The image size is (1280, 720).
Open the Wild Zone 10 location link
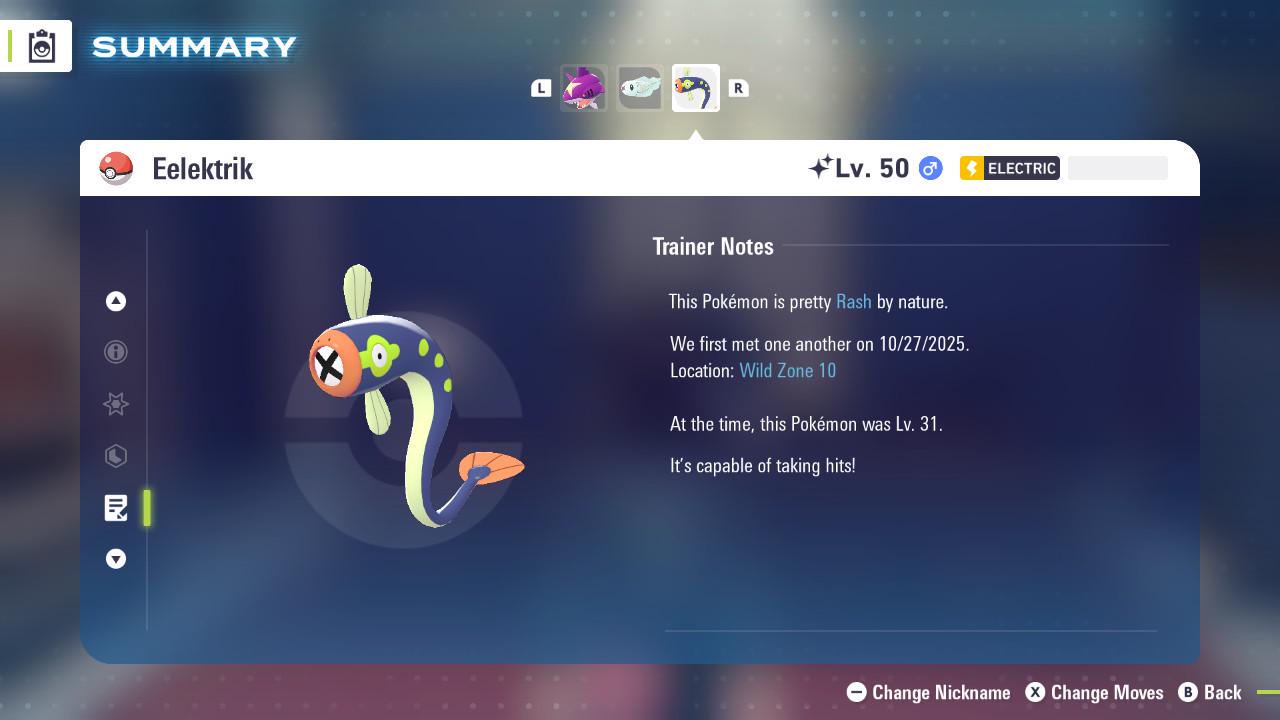pyautogui.click(x=788, y=370)
